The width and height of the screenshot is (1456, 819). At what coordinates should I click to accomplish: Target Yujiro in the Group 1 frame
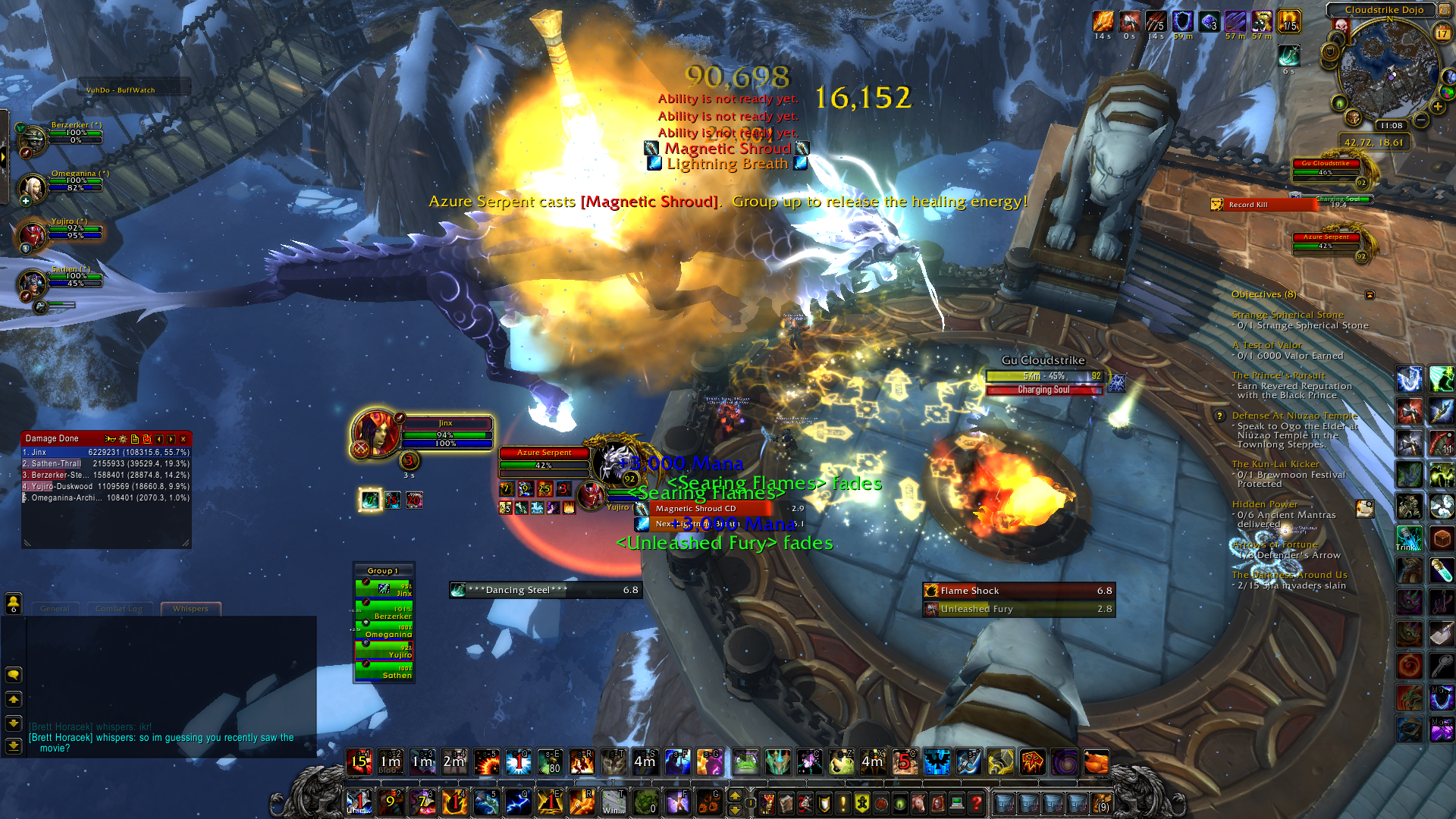point(384,651)
